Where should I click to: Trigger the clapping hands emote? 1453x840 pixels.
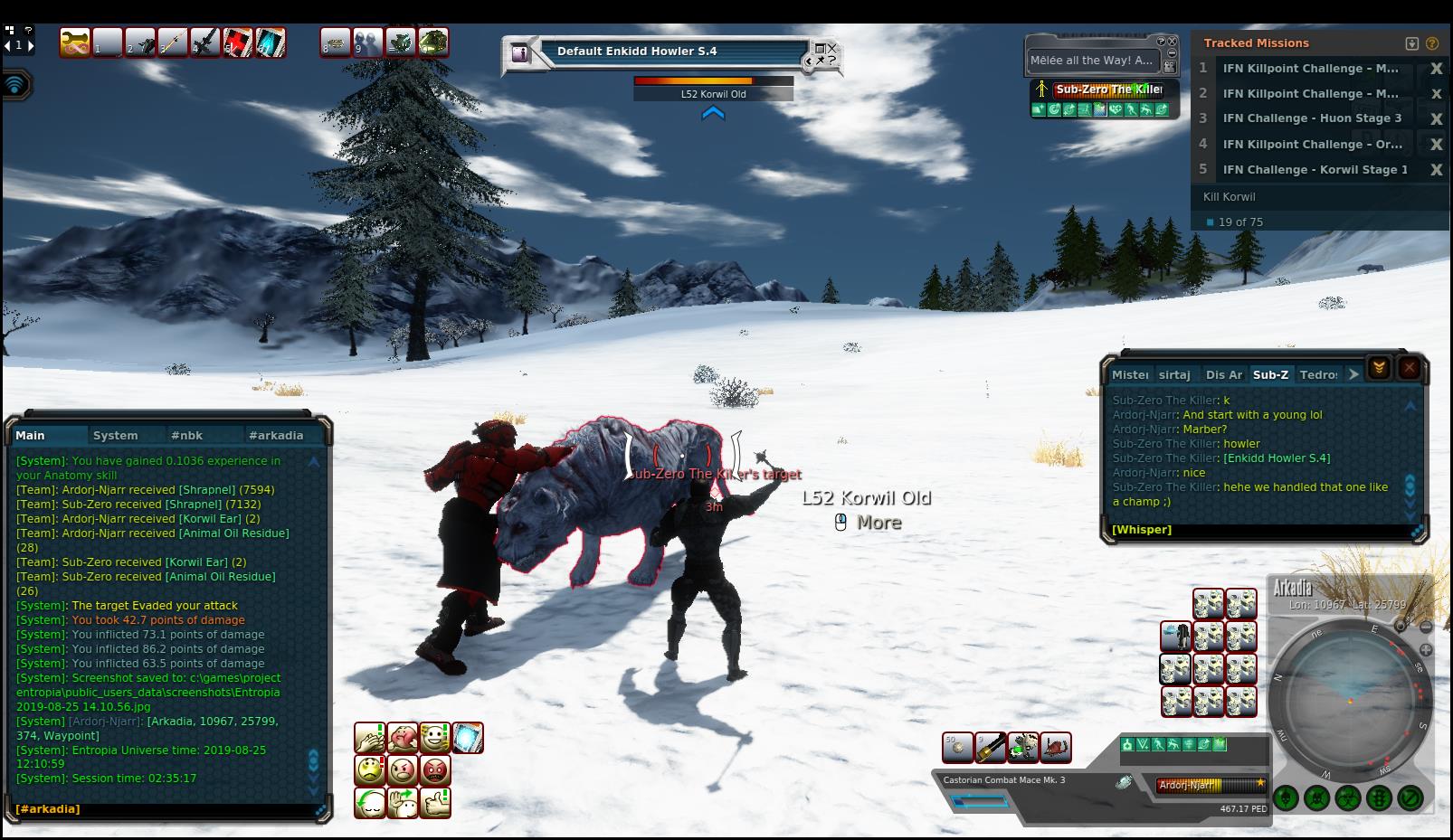[x=369, y=738]
